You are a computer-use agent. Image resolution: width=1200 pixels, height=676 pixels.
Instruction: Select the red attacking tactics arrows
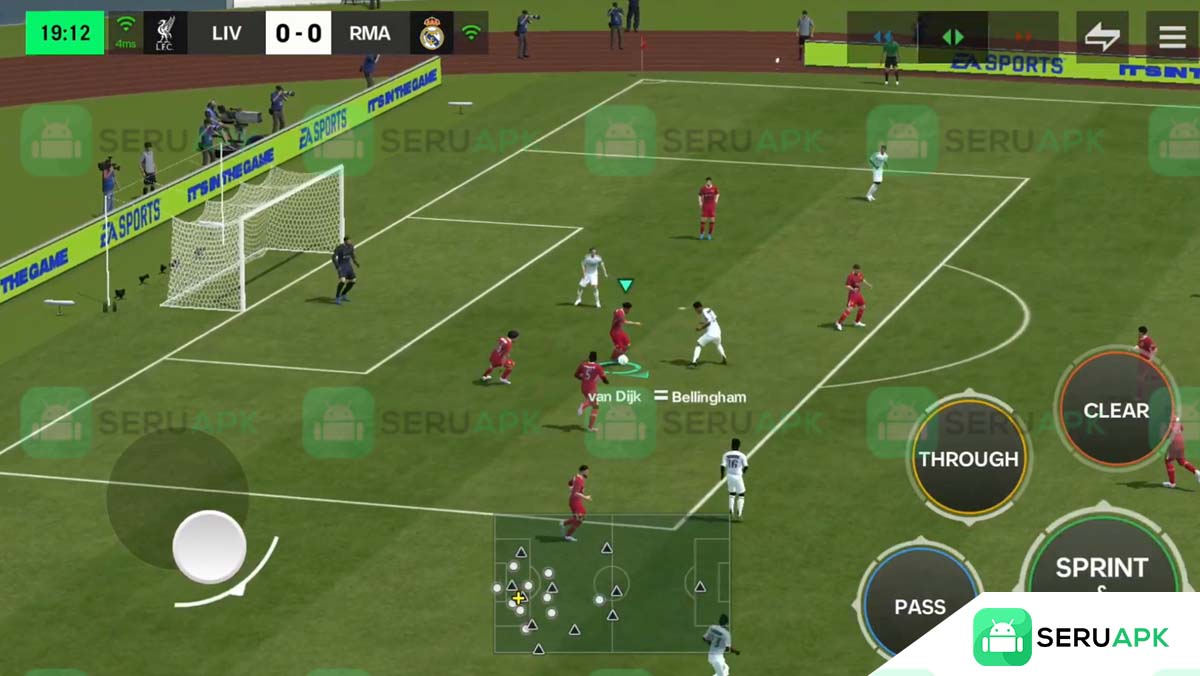1023,37
